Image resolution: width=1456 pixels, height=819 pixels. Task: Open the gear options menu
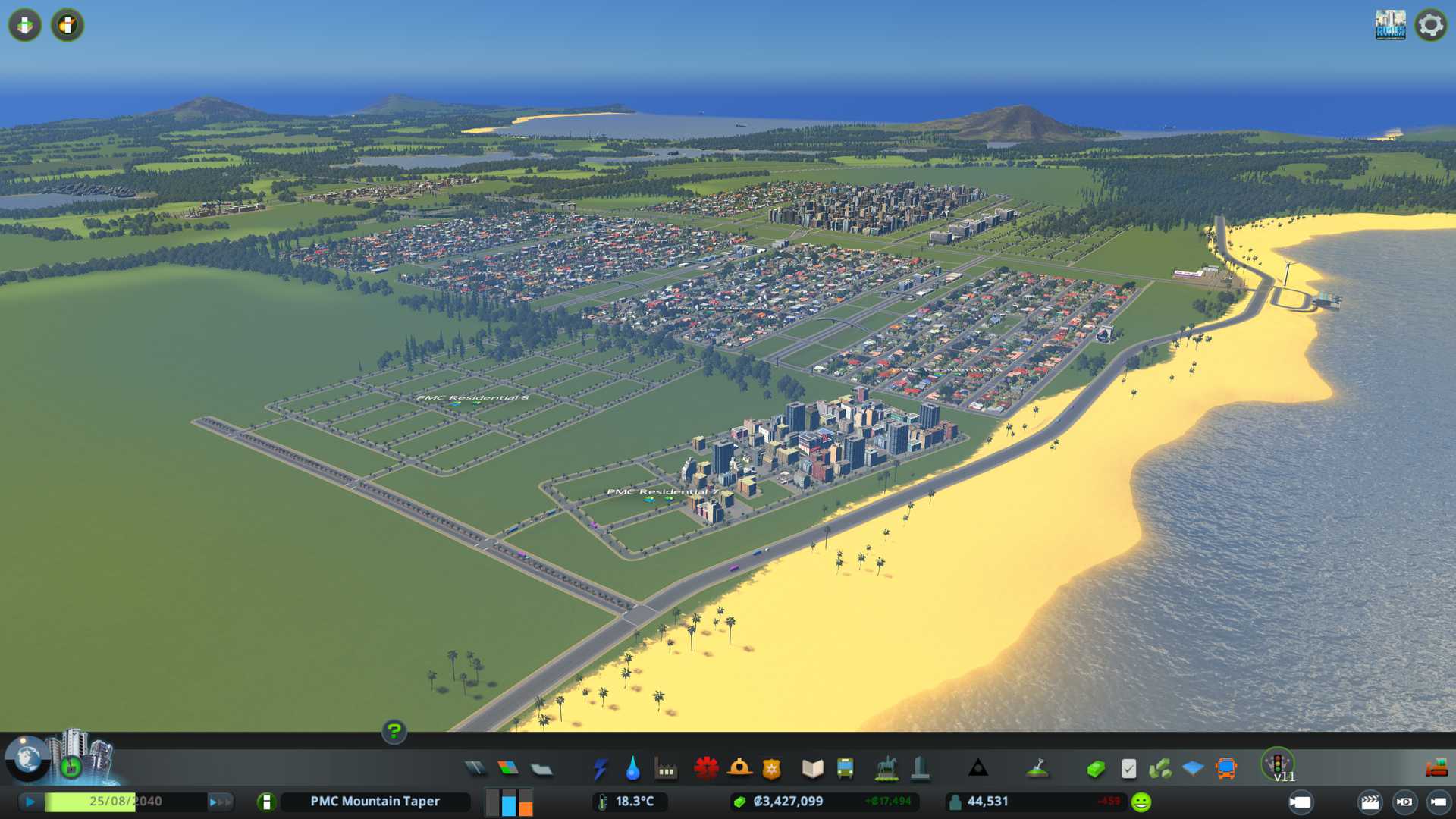pos(1430,25)
